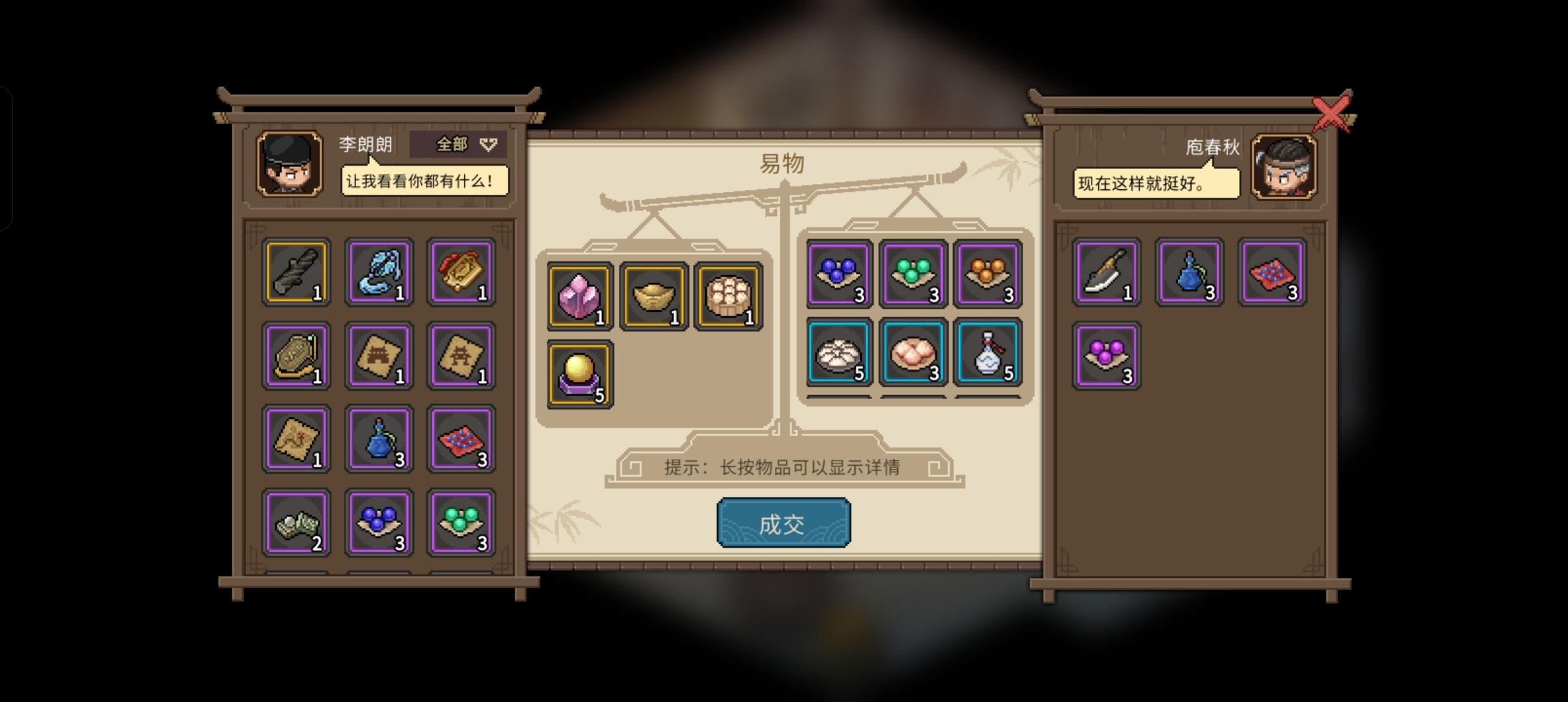Viewport: 1568px width, 702px height.
Task: Click the blue beads item on the right pan
Action: pyautogui.click(x=839, y=273)
